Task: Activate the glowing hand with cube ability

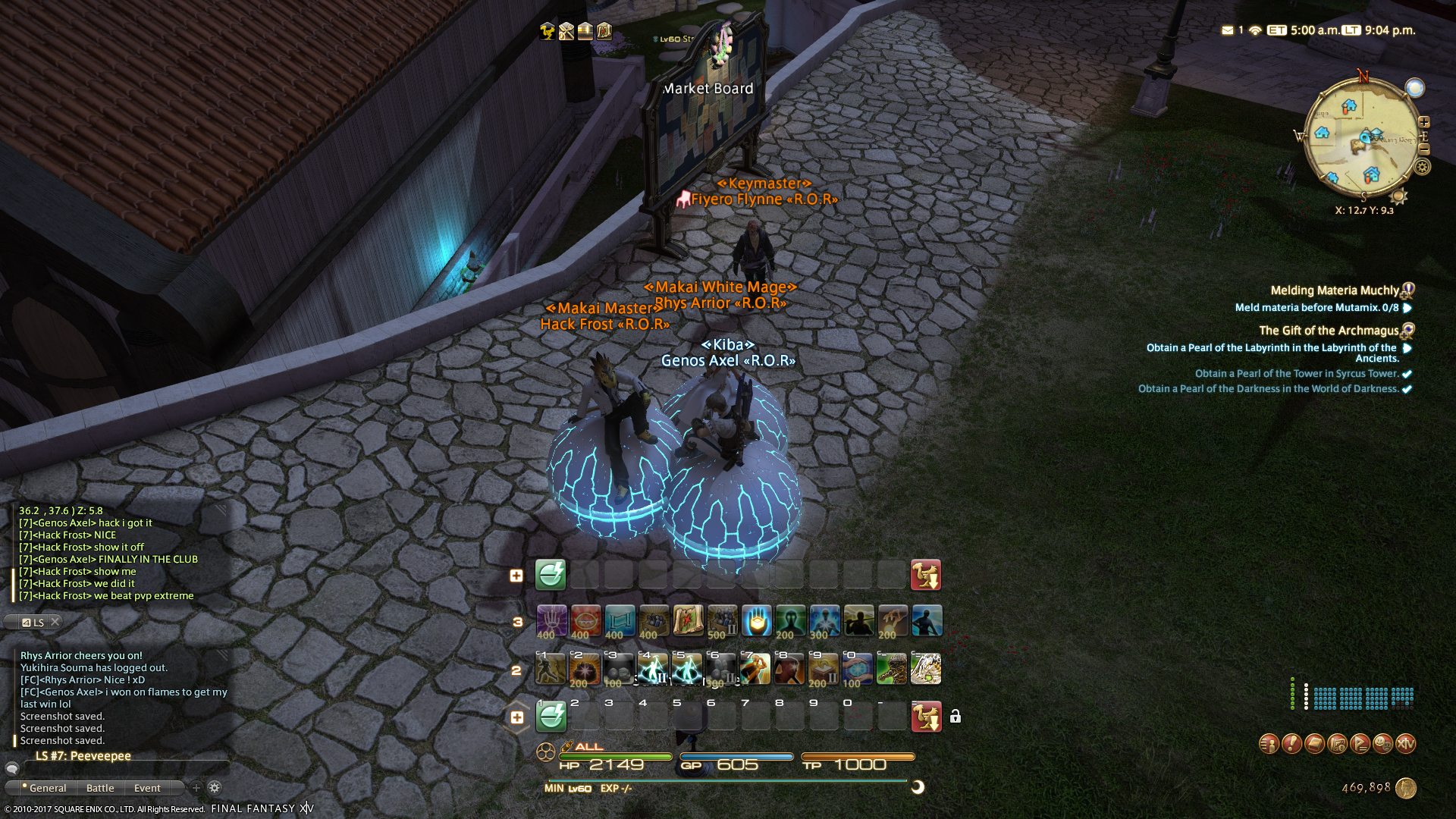Action: 756,621
